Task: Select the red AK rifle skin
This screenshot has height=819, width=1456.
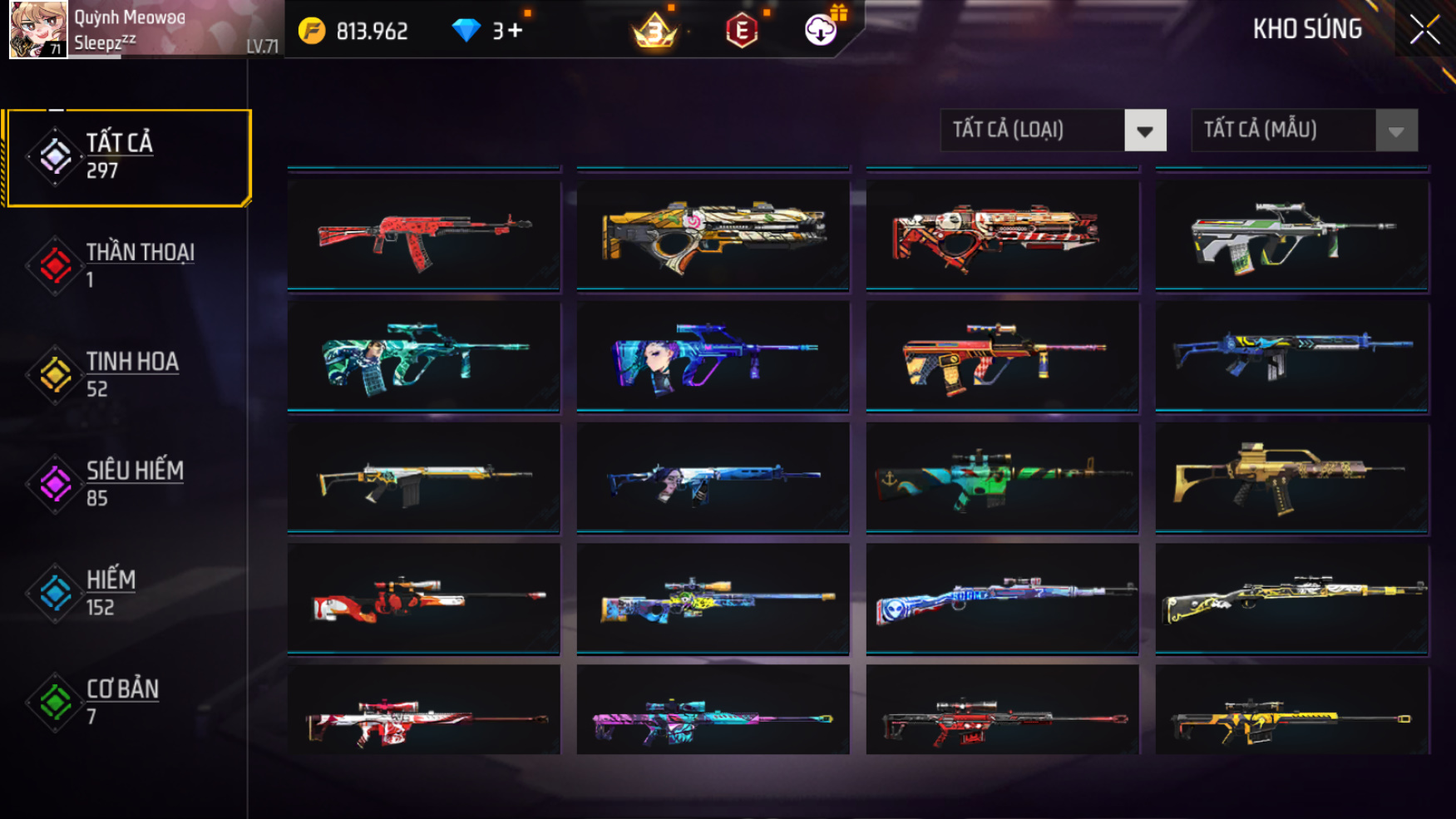Action: click(x=424, y=236)
